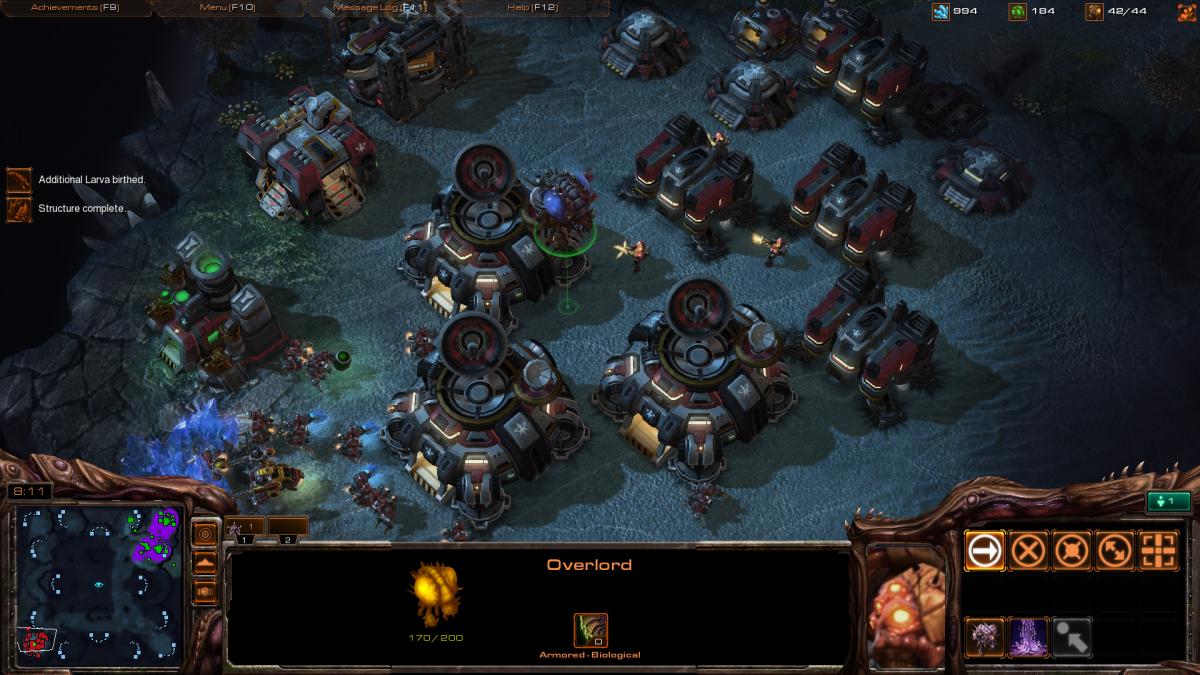Issue the Stop command
Image resolution: width=1200 pixels, height=675 pixels.
point(1028,550)
